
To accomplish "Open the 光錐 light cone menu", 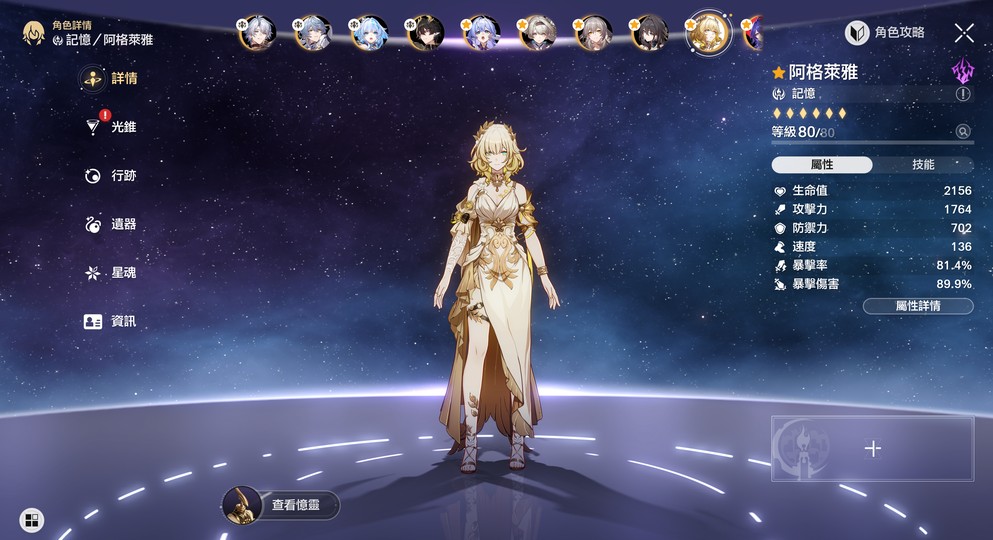I will [x=110, y=127].
